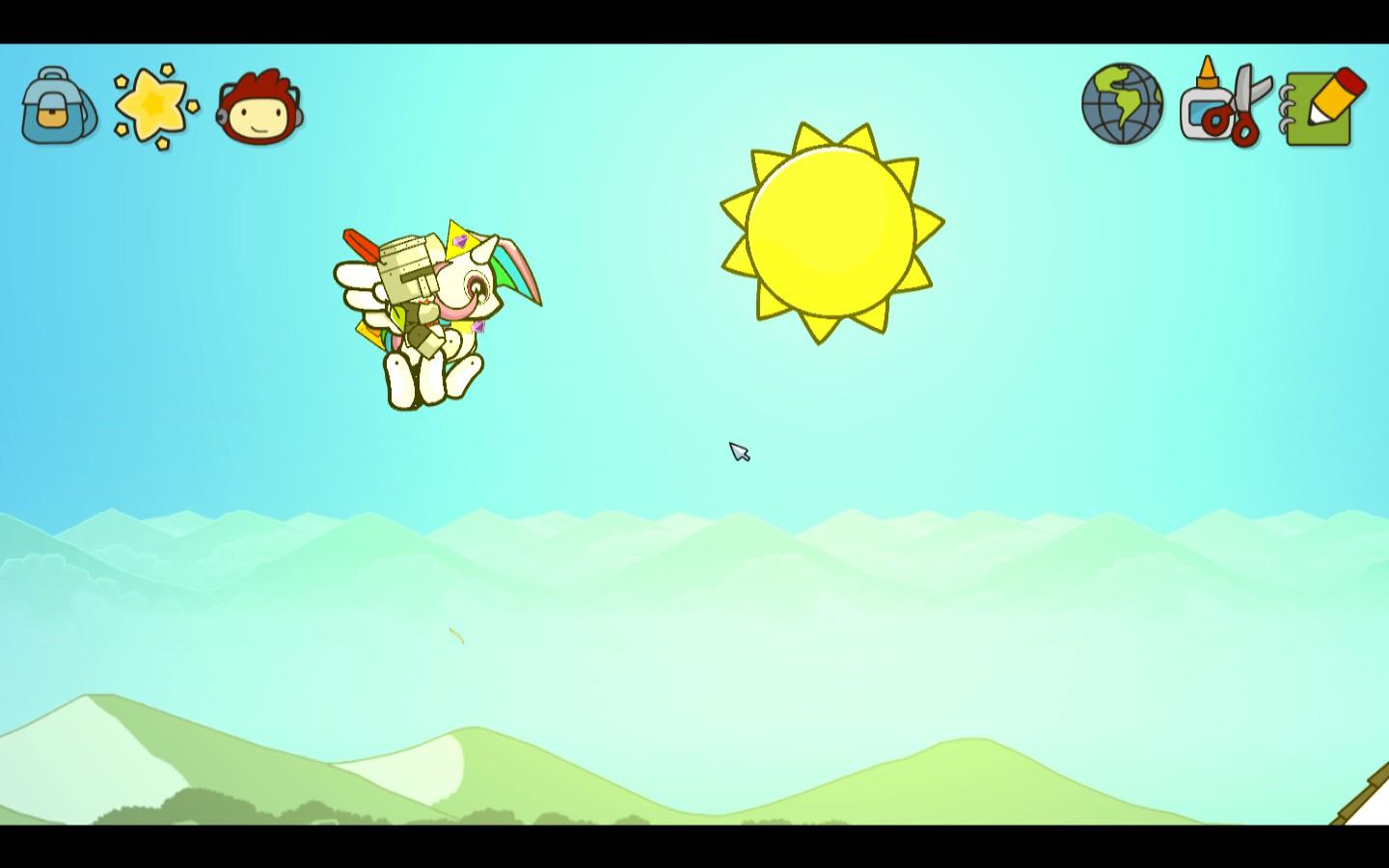
Task: Launch the Object Editor glue-and-scissors tool
Action: click(x=1221, y=104)
